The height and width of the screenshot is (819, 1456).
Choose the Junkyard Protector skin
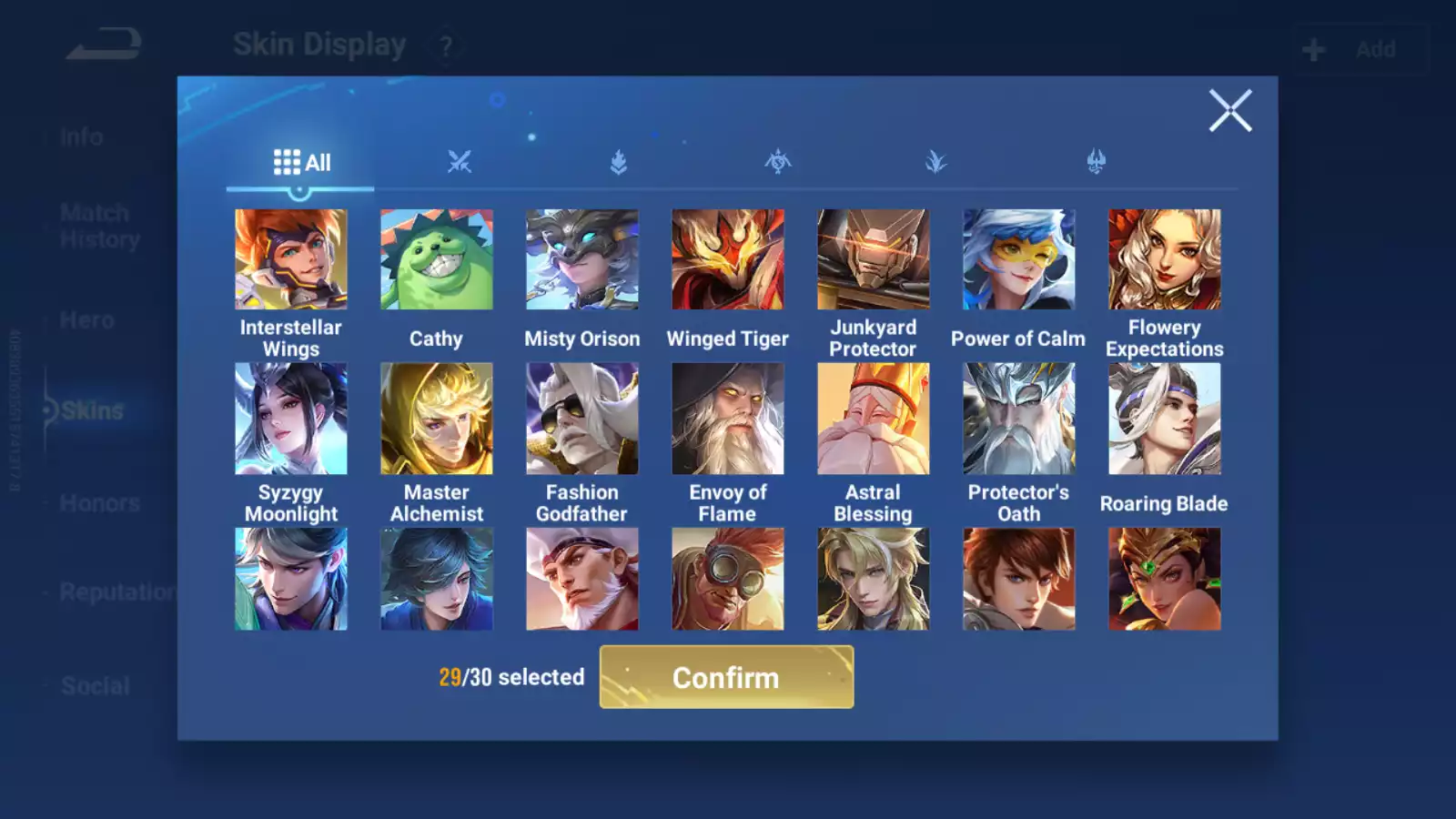coord(874,260)
